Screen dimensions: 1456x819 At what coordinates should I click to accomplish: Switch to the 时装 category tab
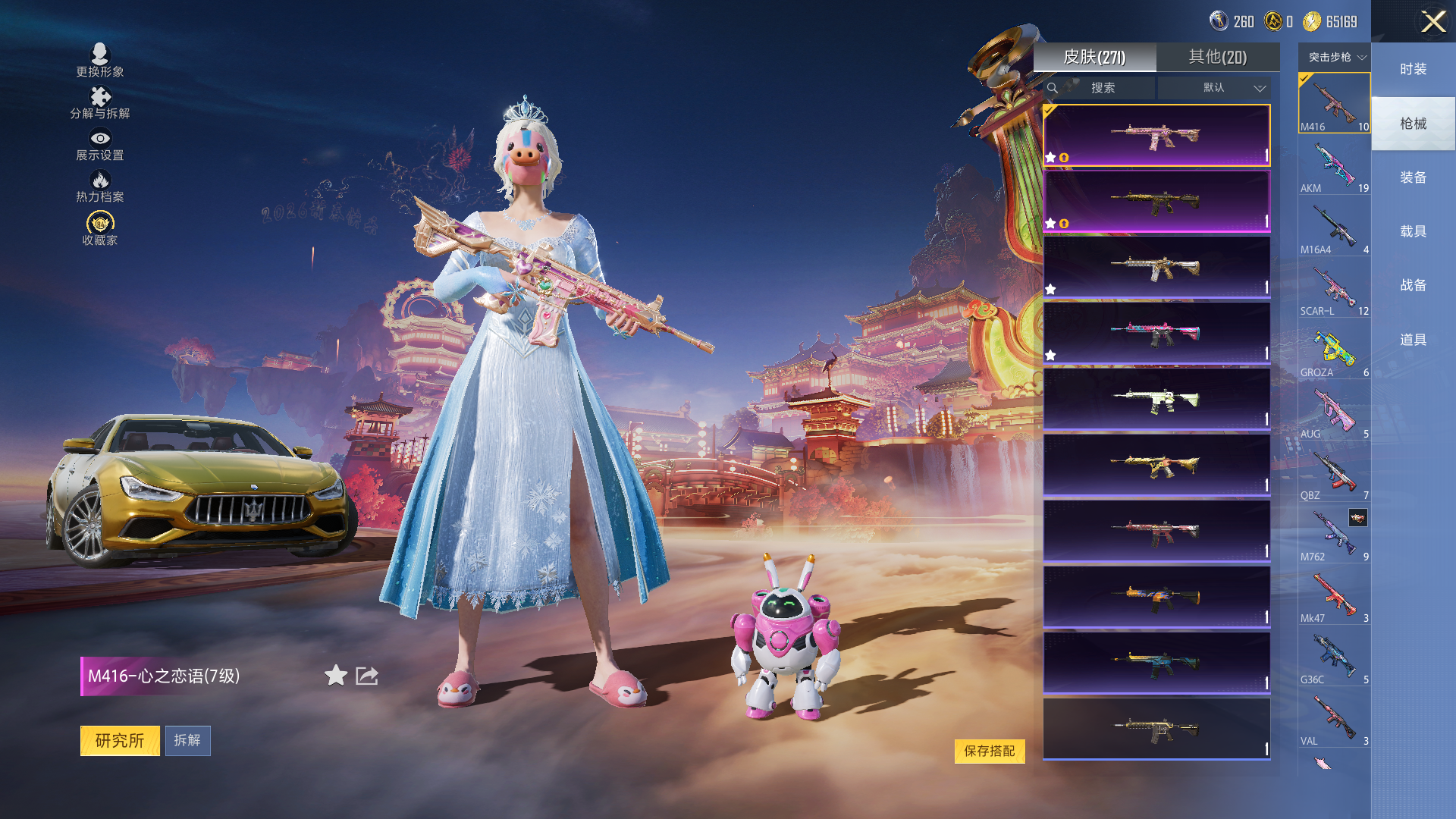point(1413,69)
